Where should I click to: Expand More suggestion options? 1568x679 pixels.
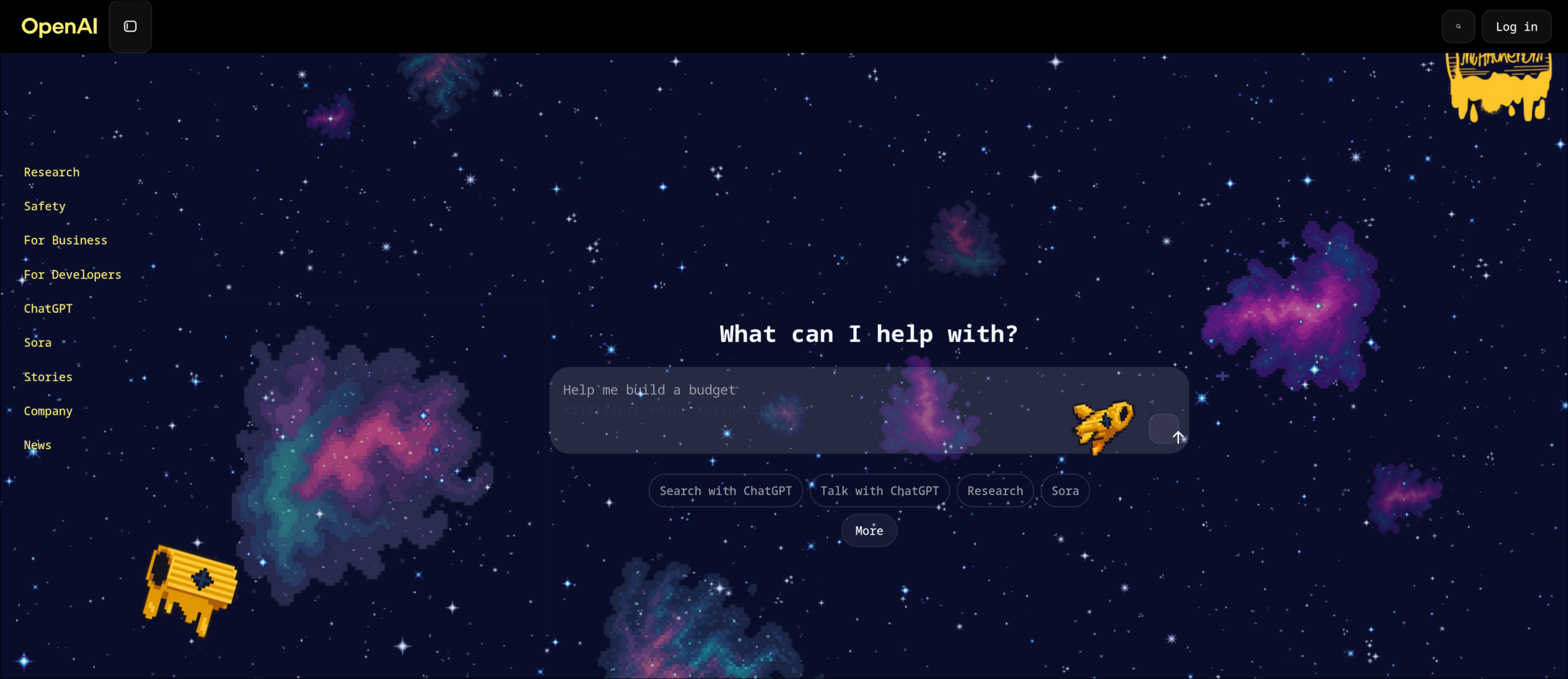coord(868,531)
